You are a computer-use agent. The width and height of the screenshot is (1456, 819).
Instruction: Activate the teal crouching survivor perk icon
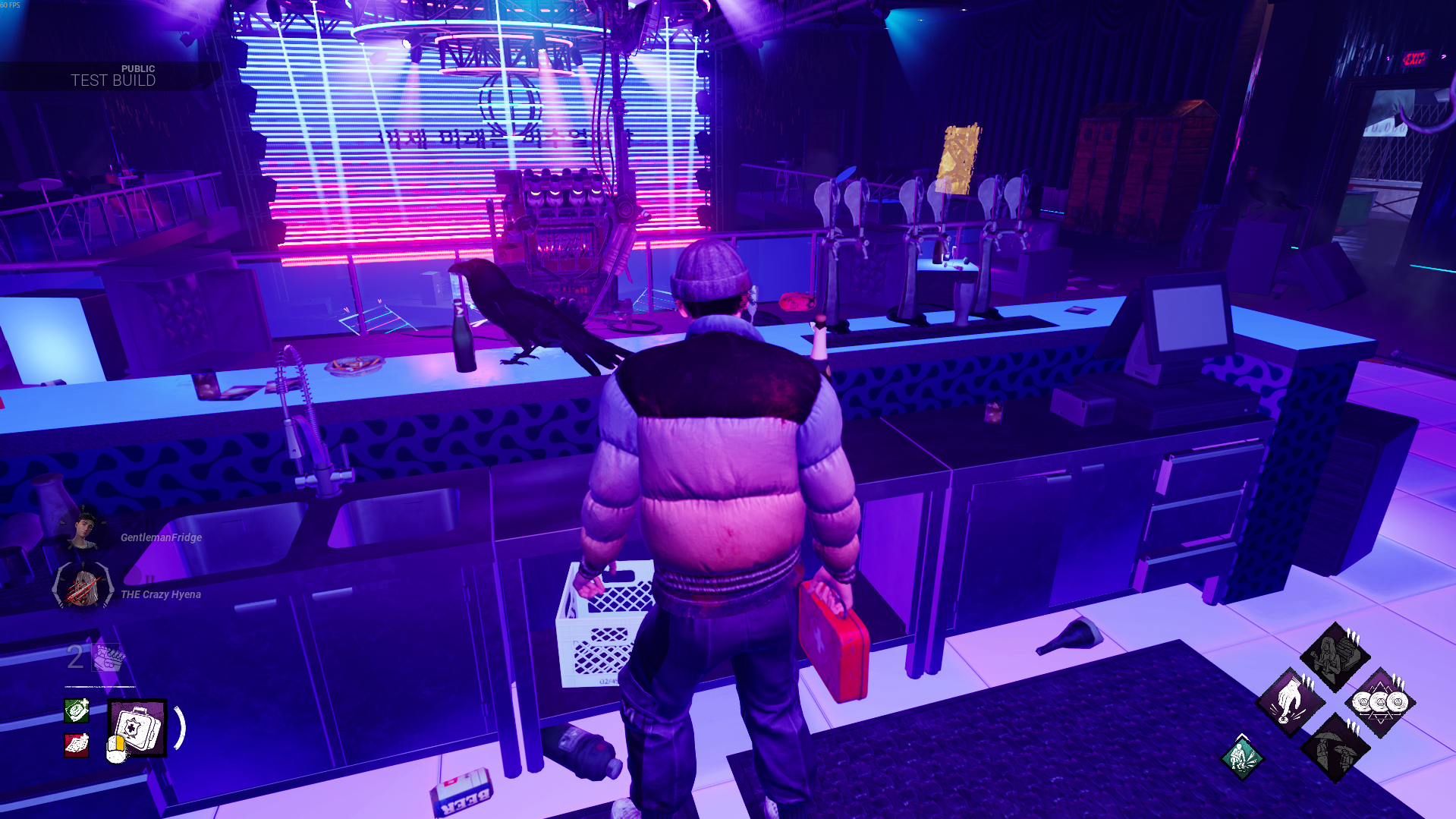coord(1243,758)
